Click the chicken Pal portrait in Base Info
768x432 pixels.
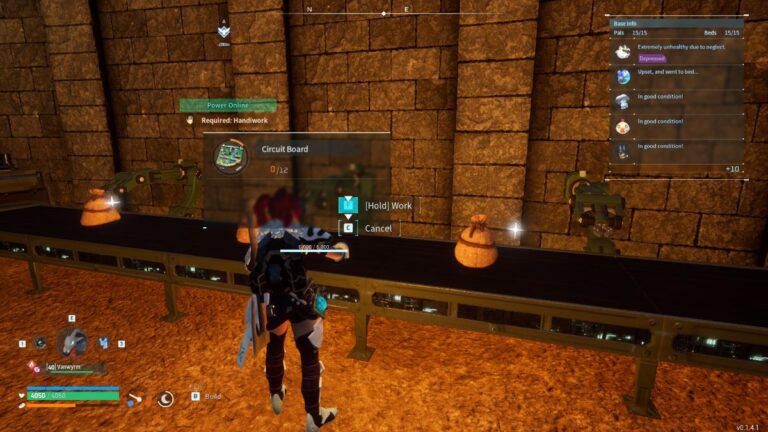[623, 126]
